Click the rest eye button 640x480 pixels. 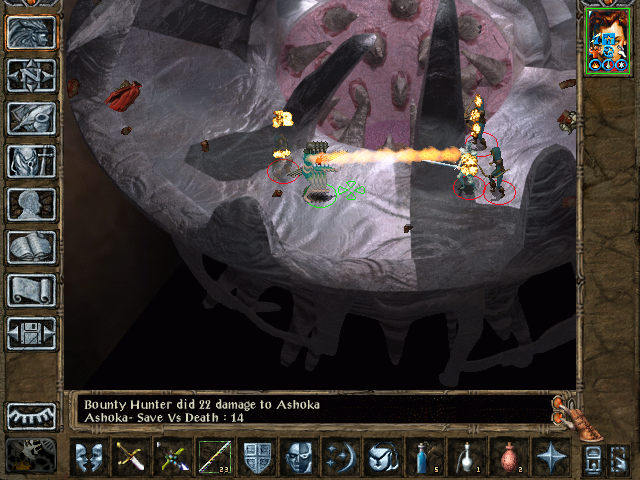pyautogui.click(x=31, y=415)
